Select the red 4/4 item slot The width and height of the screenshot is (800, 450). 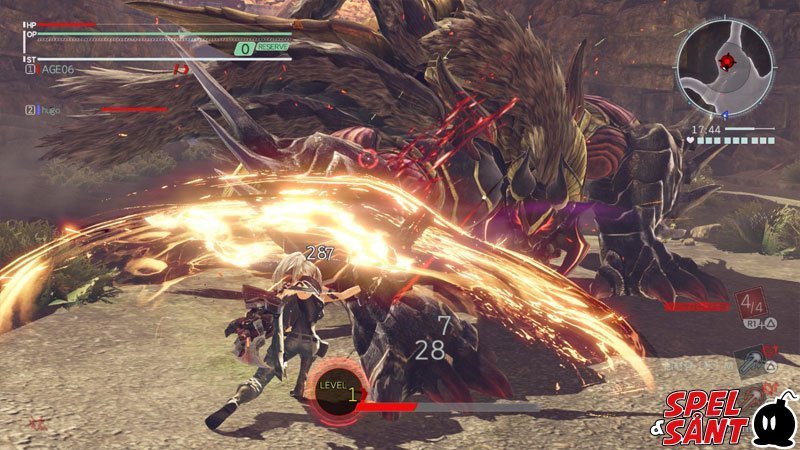(x=752, y=303)
